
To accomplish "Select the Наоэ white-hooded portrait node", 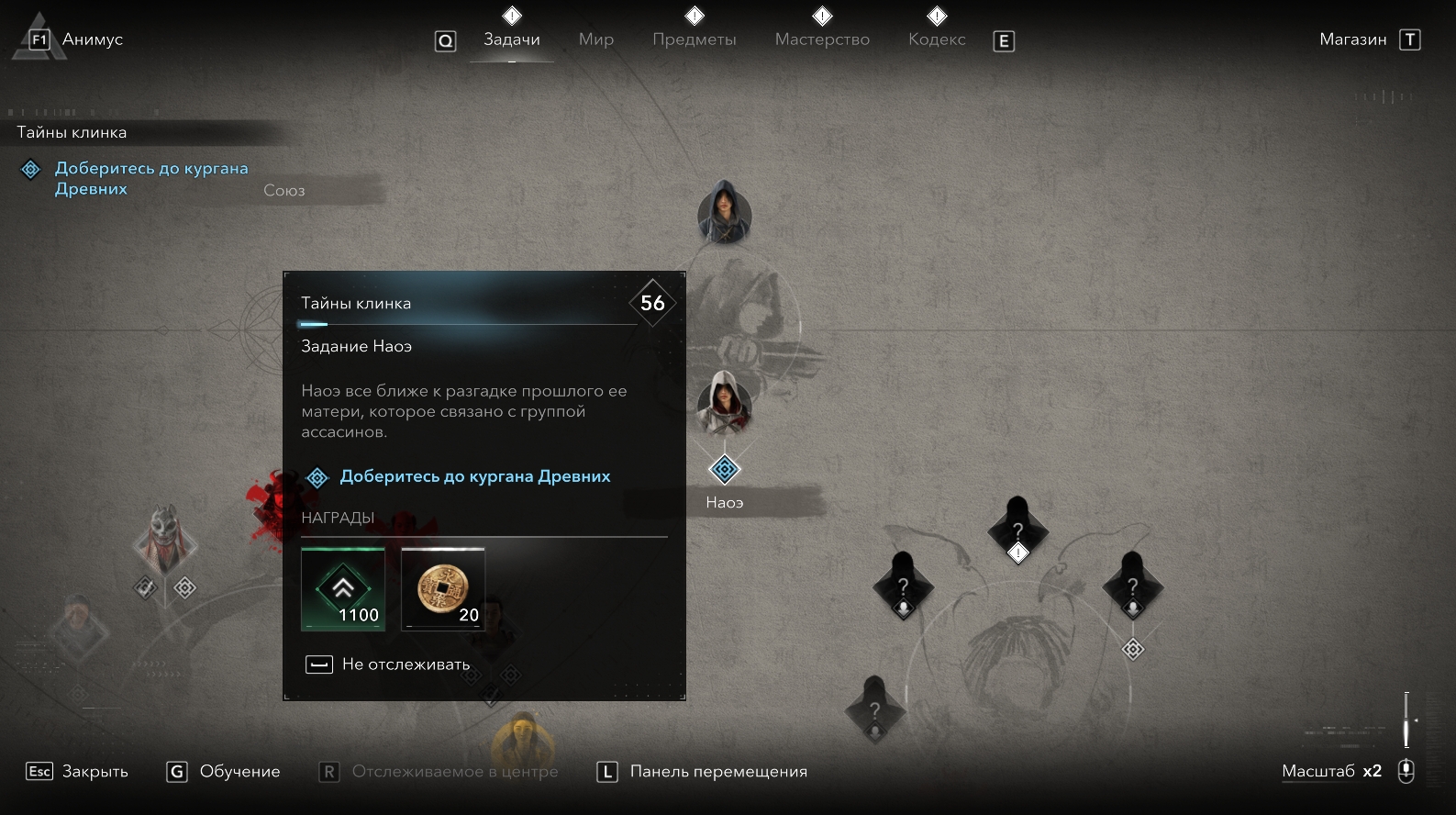I will coord(724,402).
